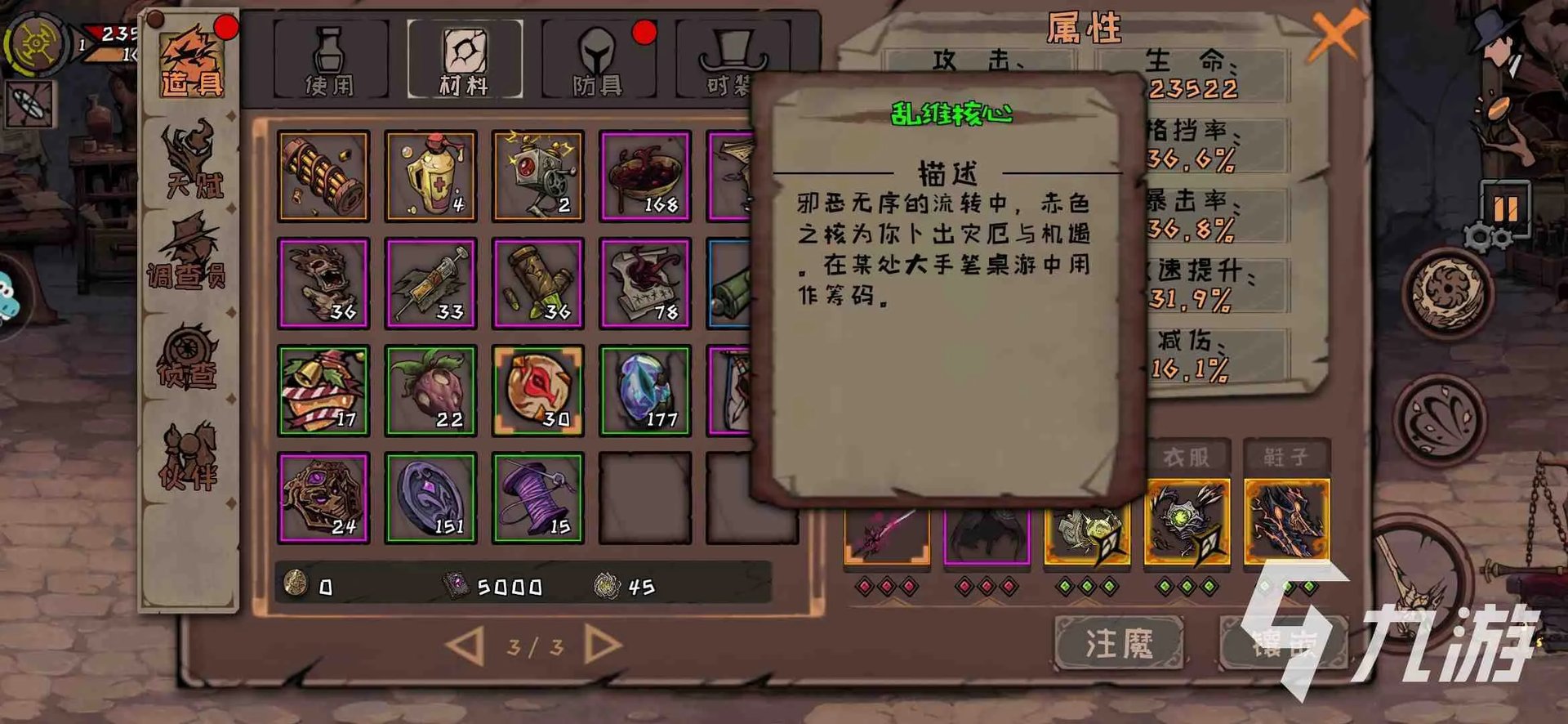Select the crystal item with count 177

coord(644,390)
